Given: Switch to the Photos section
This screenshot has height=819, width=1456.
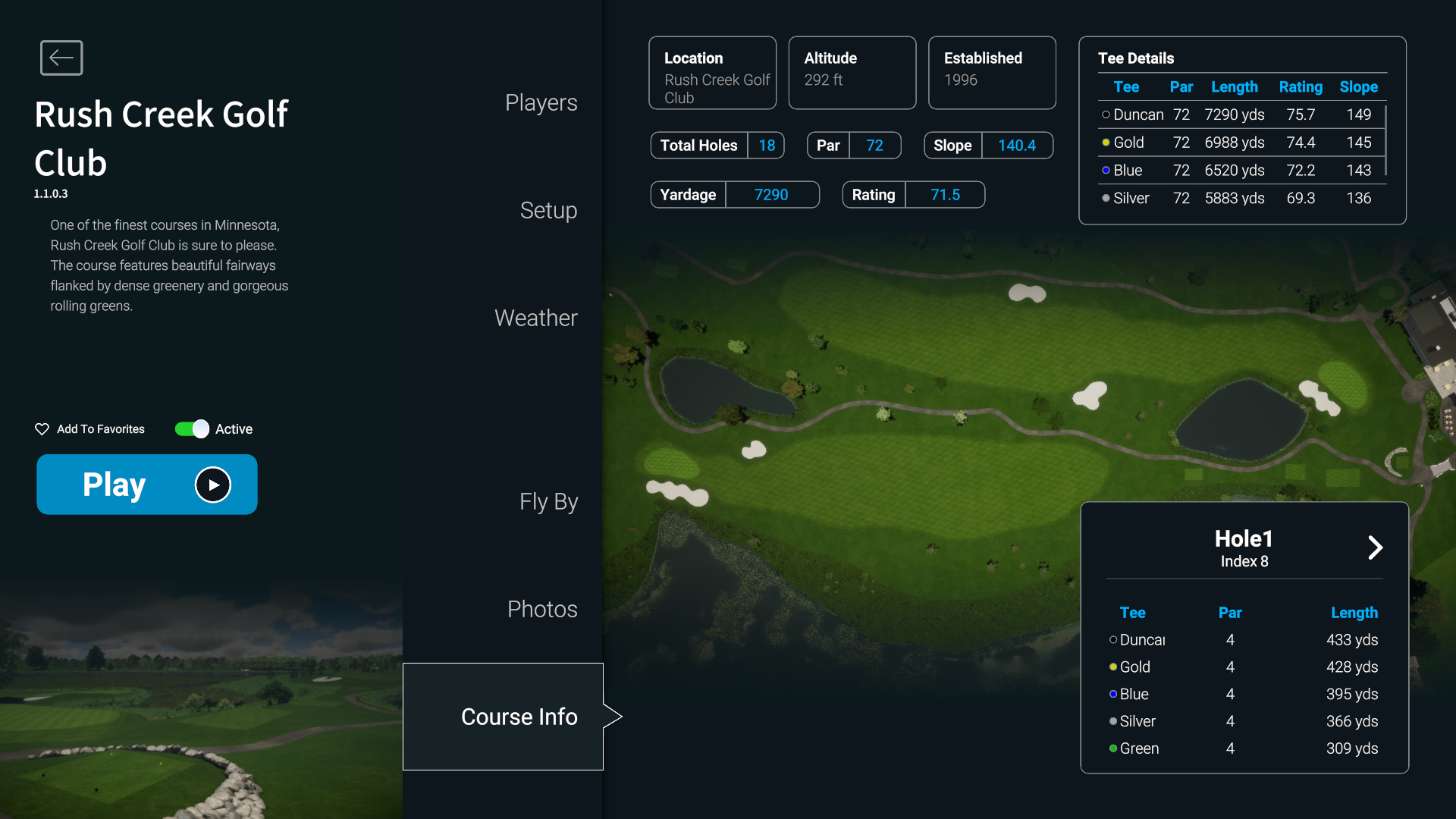Looking at the screenshot, I should (x=541, y=608).
